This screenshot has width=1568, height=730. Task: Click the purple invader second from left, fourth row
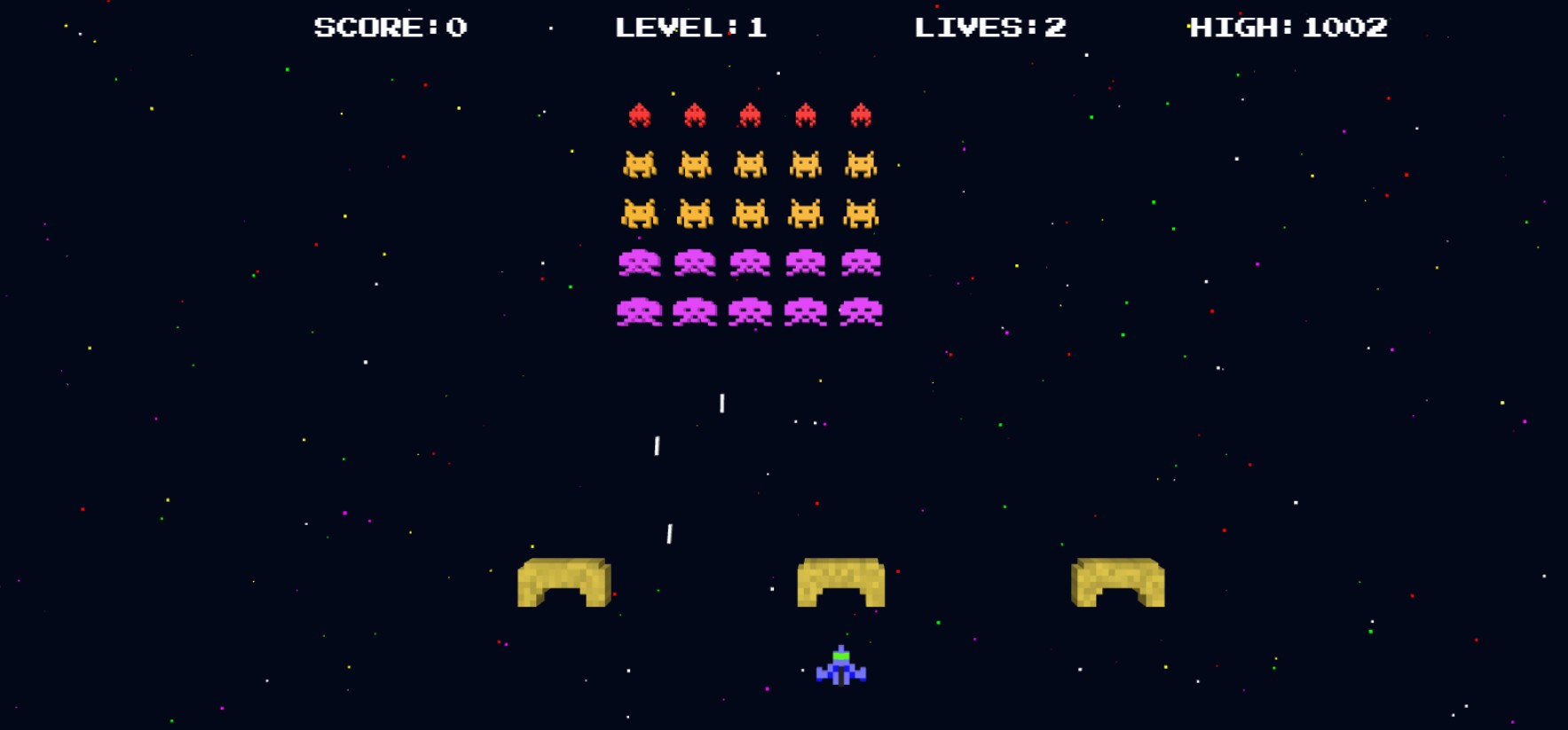695,263
